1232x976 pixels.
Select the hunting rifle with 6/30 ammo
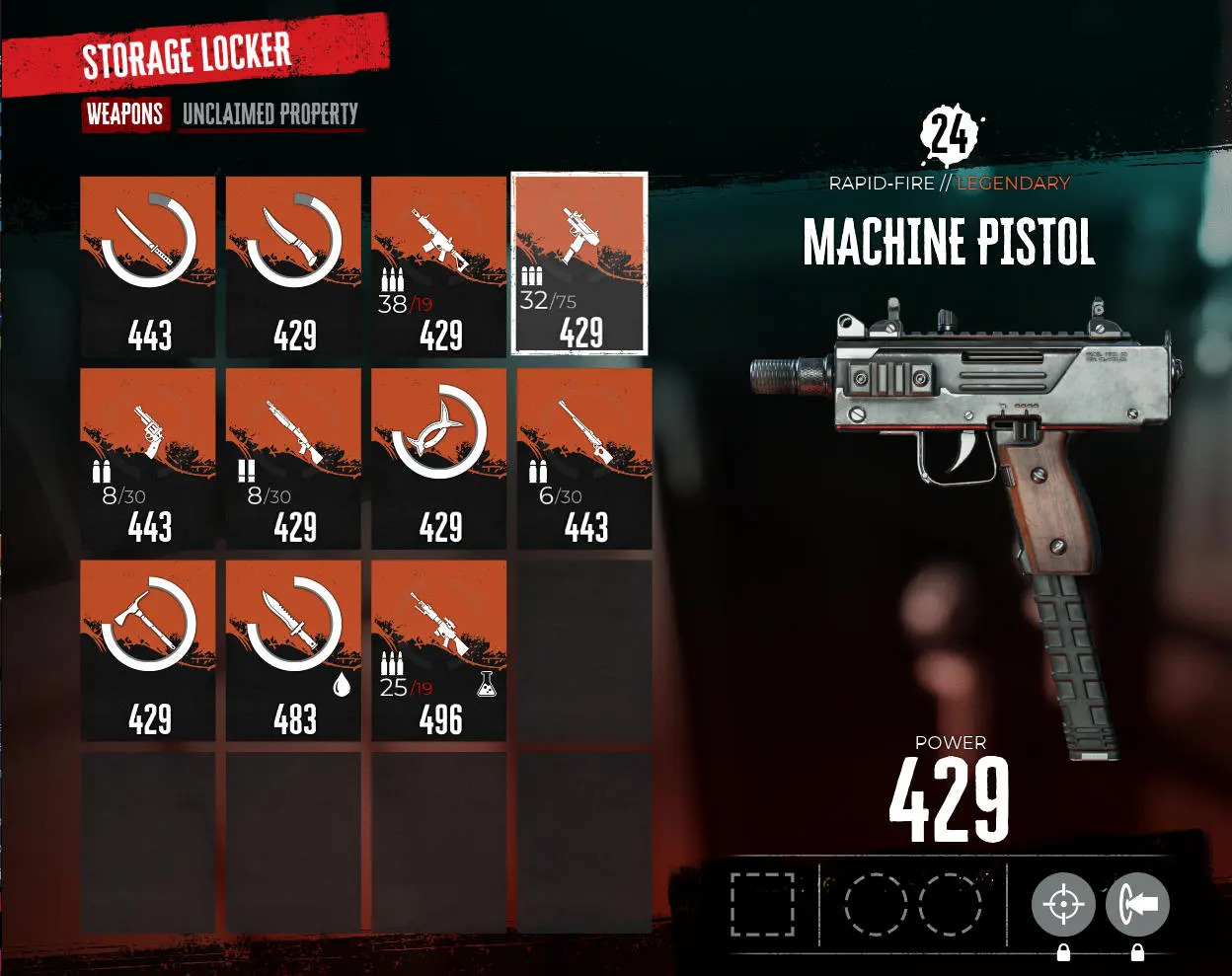[x=584, y=459]
